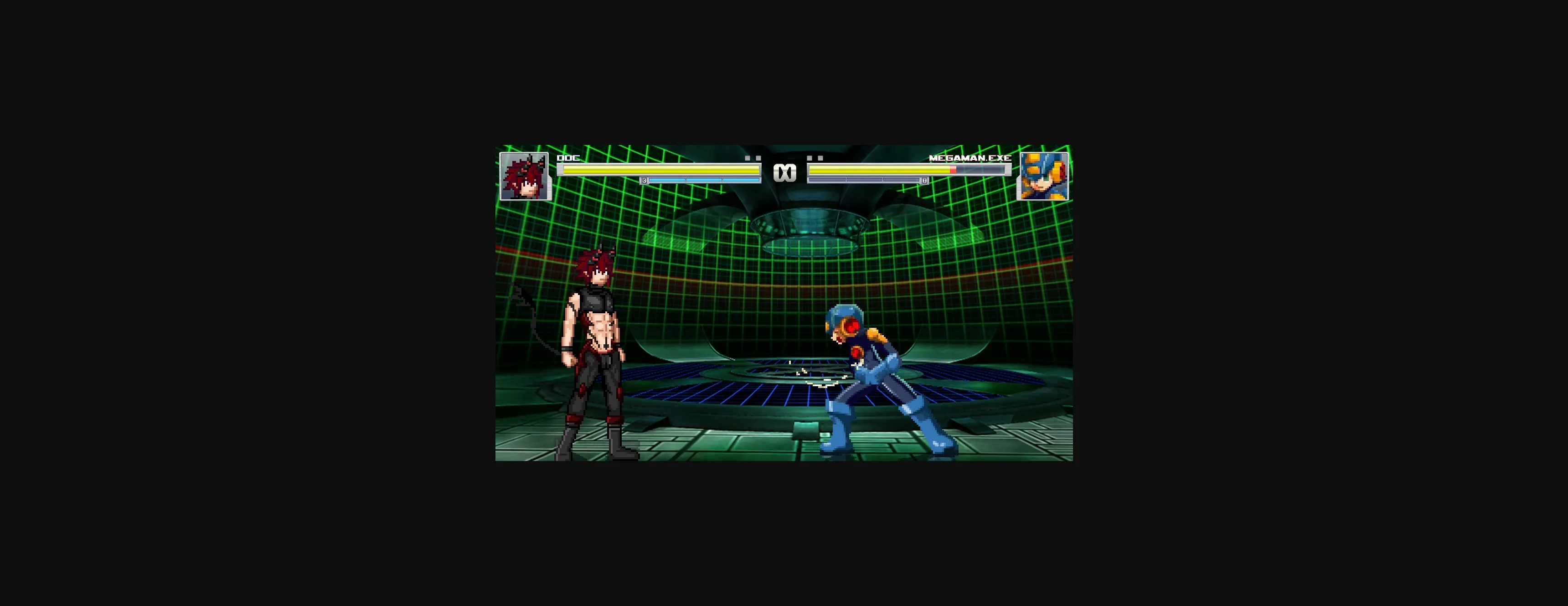This screenshot has height=606, width=1568.
Task: Expand MEGAMAN.EXE's empty power gauge
Action: 864,180
